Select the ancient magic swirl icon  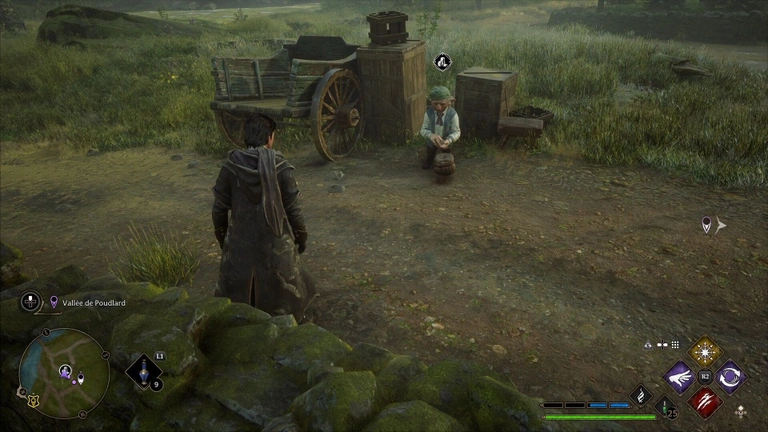tap(640, 395)
